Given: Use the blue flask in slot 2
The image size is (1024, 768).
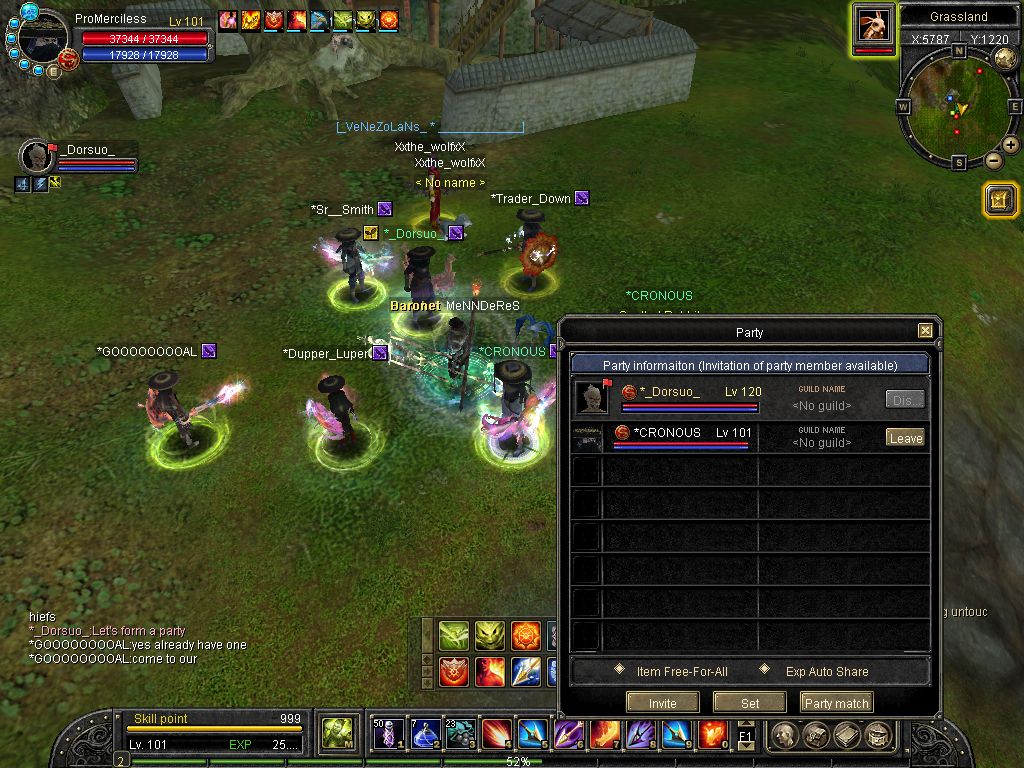Looking at the screenshot, I should tap(425, 735).
